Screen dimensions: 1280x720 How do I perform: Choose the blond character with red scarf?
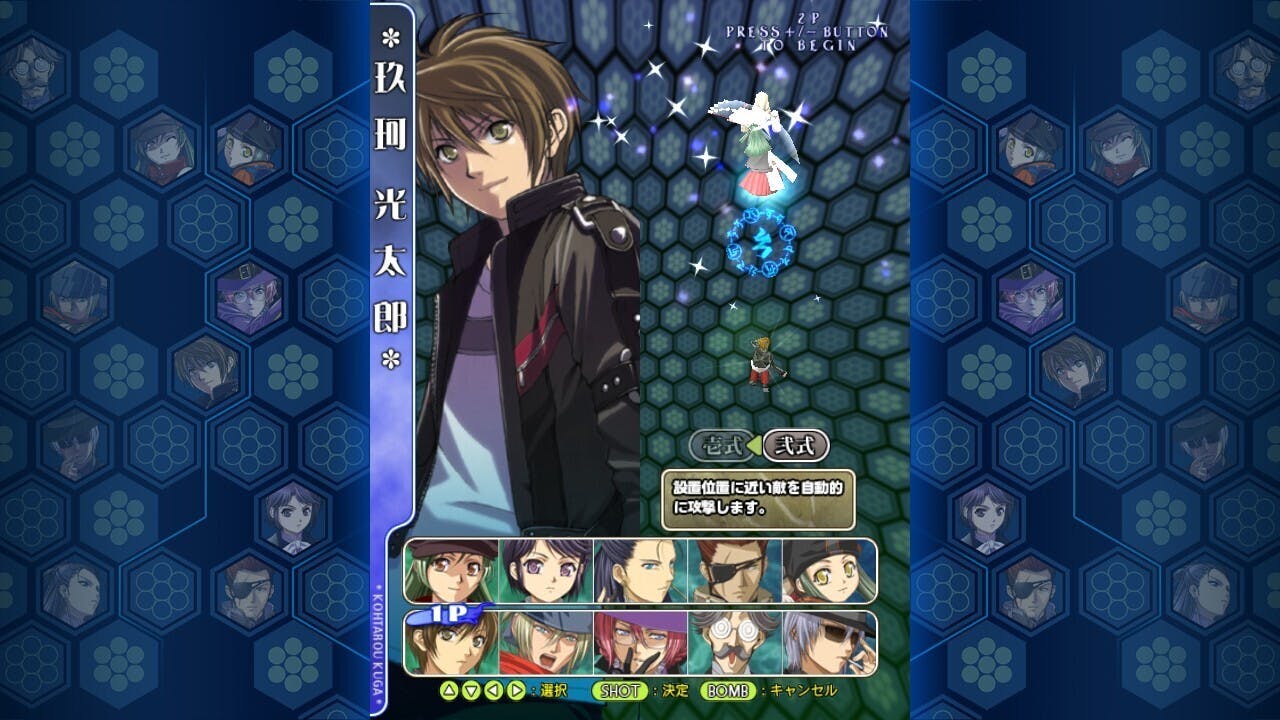click(x=546, y=643)
